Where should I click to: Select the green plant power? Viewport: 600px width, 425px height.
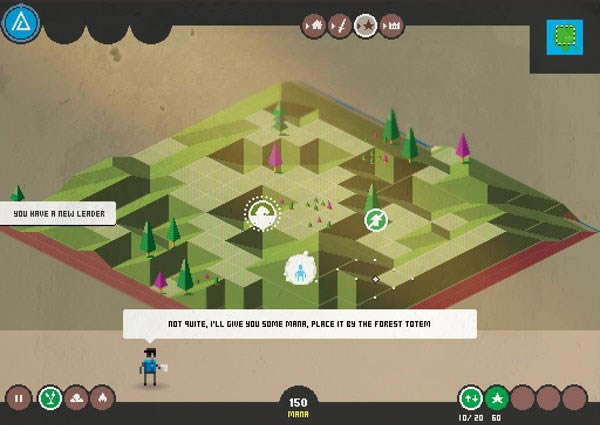point(48,398)
